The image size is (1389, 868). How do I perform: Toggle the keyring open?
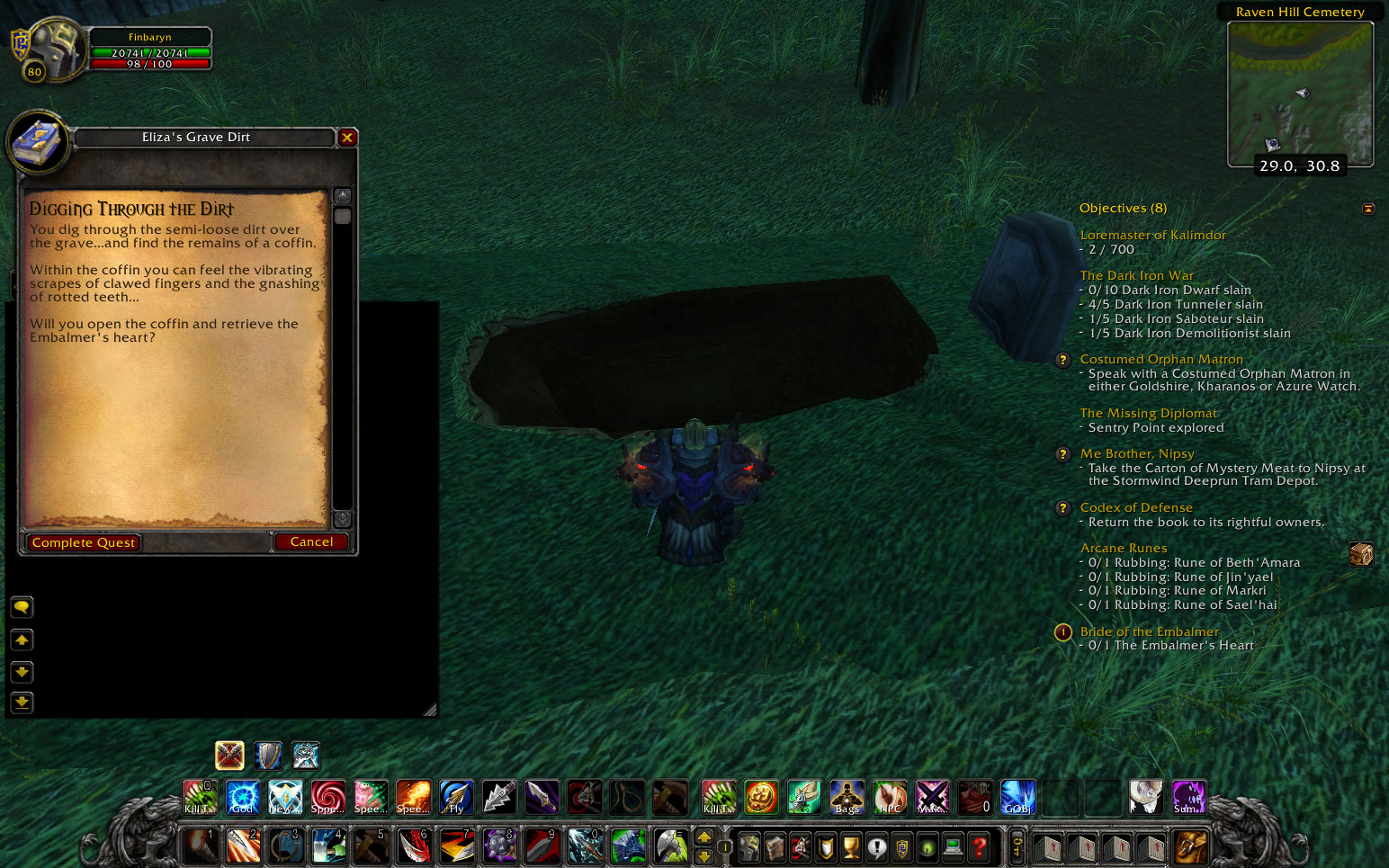1016,845
